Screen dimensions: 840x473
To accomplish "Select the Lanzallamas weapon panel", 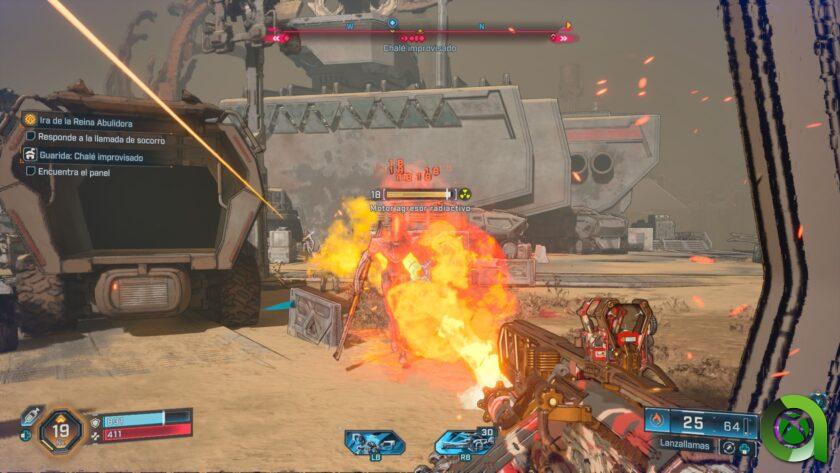I will click(699, 431).
